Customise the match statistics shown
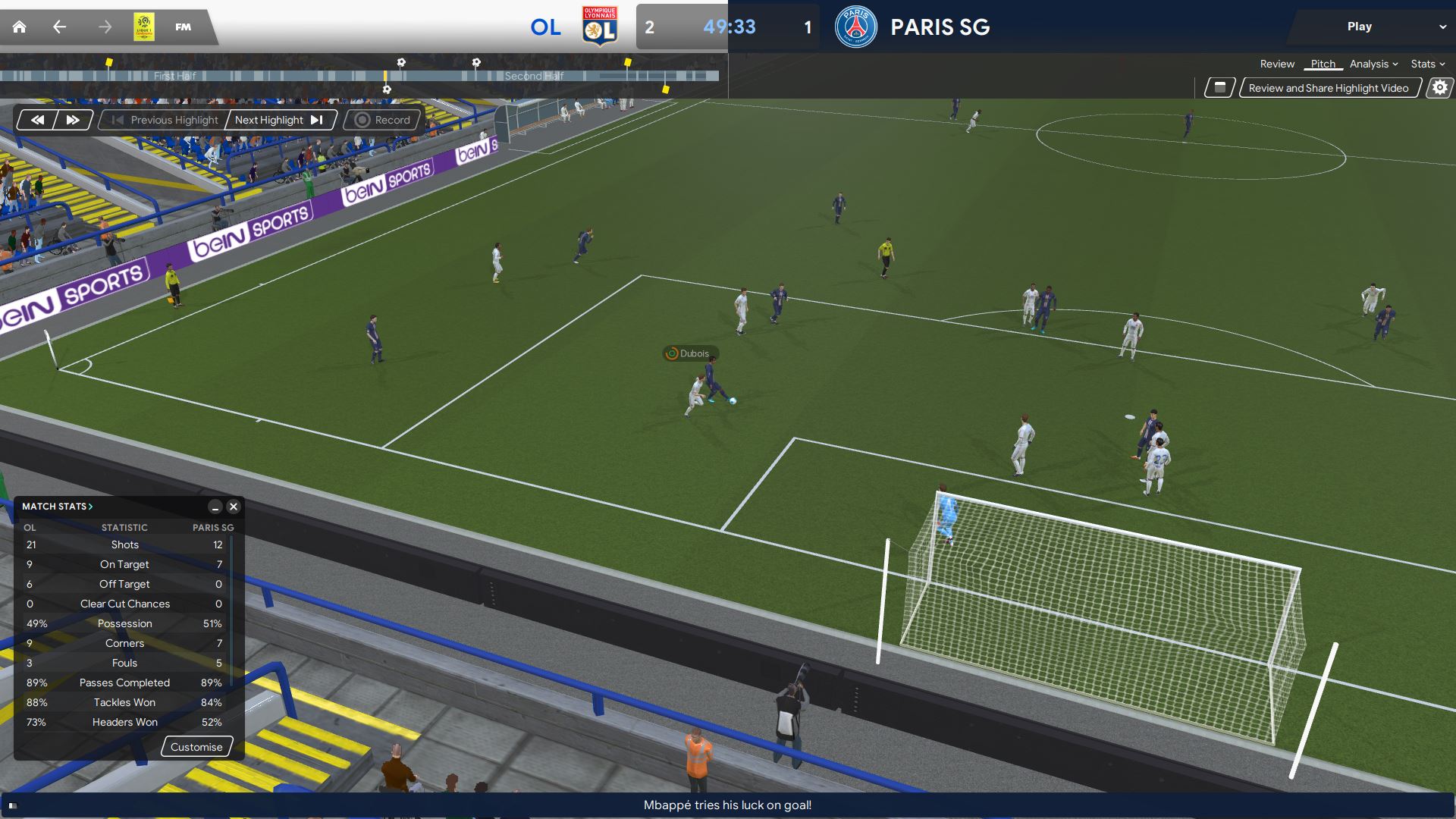Image resolution: width=1456 pixels, height=819 pixels. (196, 747)
